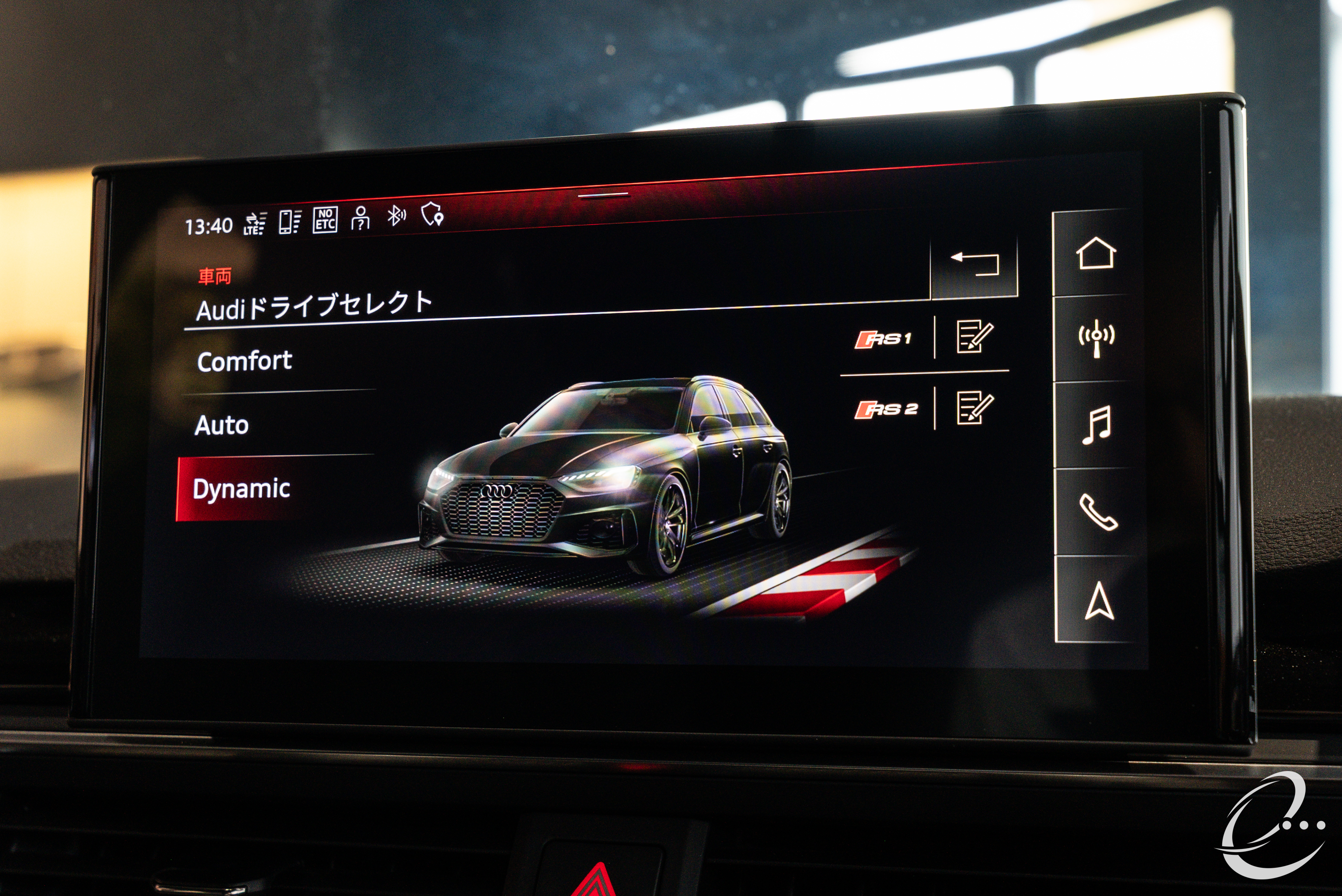
Task: Tap the NO ETC status icon
Action: (325, 220)
